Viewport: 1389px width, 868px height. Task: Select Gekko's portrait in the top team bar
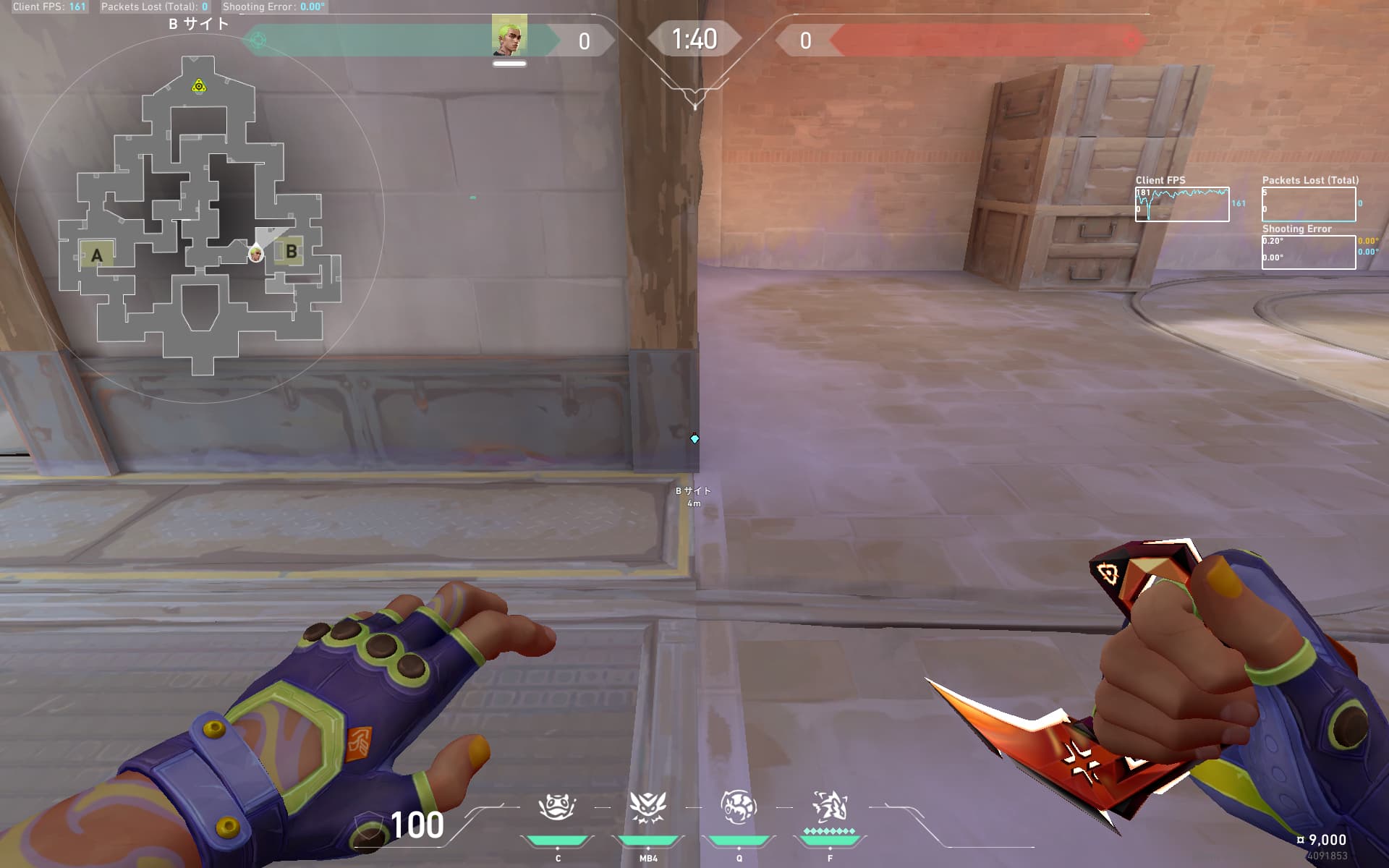pos(509,35)
